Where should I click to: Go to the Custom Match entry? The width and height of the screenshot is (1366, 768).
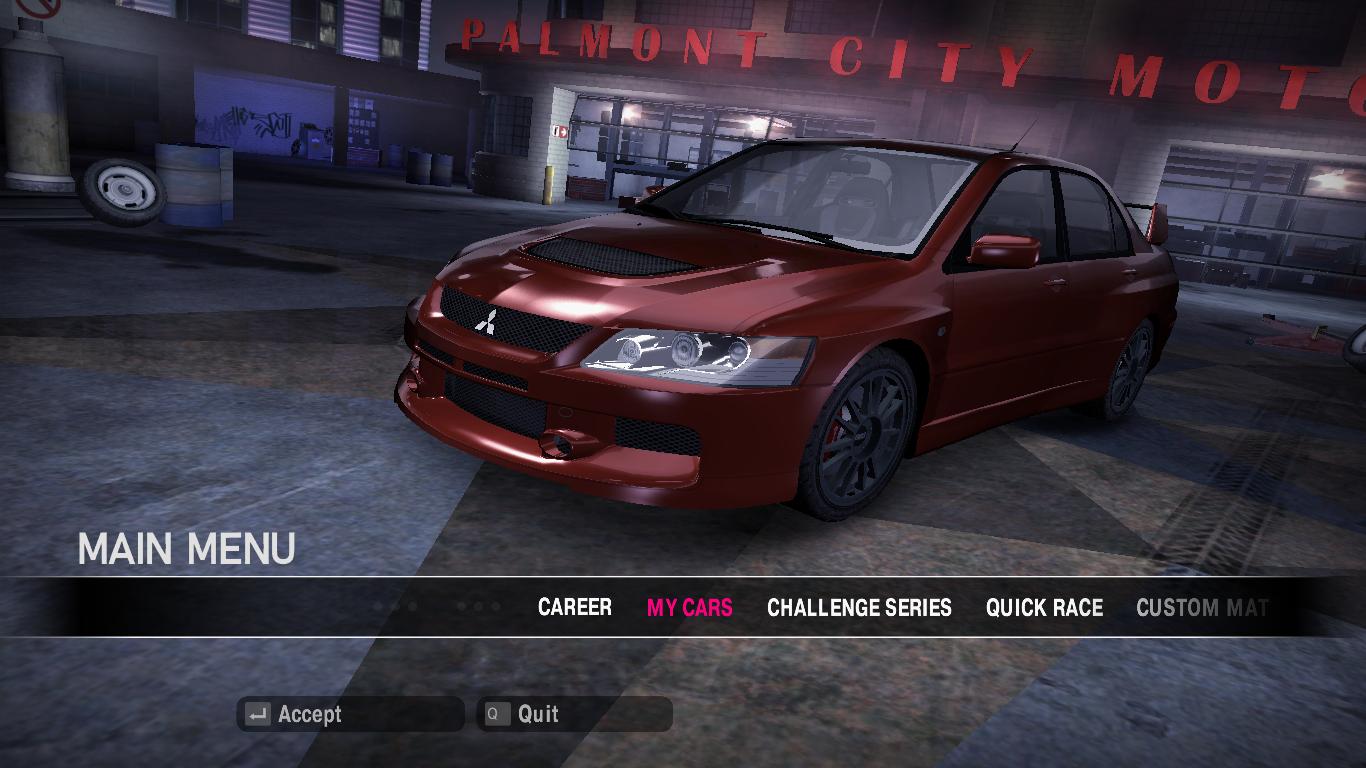tap(1202, 607)
